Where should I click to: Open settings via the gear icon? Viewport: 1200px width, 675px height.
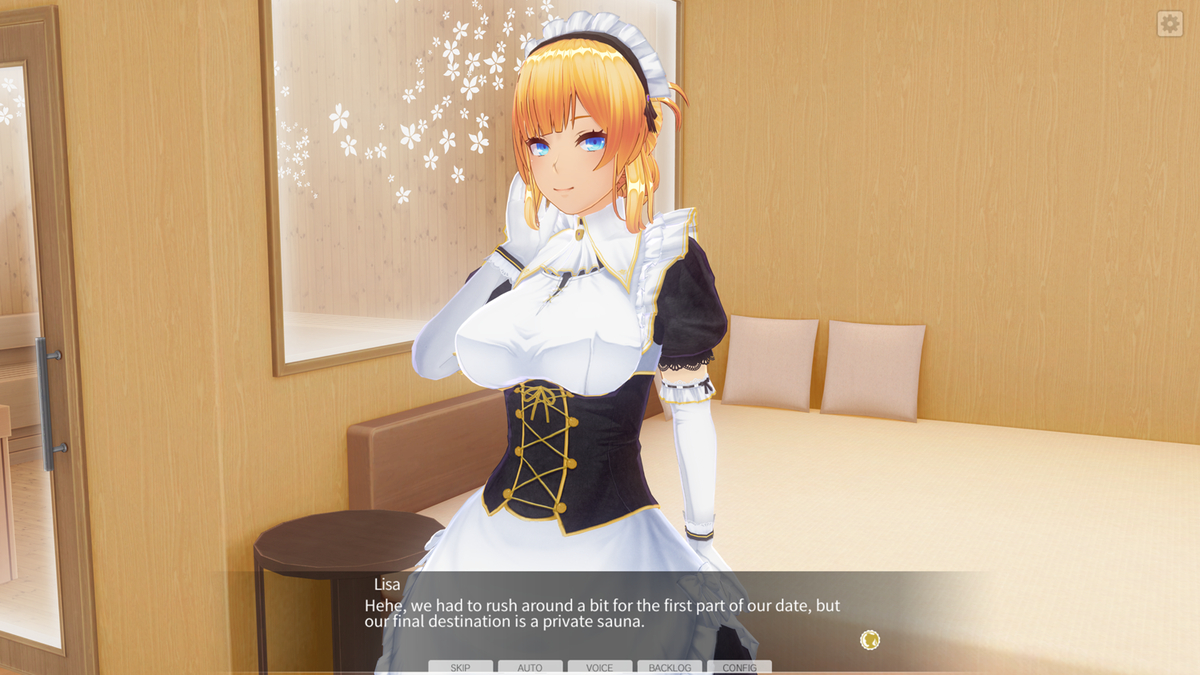1170,24
